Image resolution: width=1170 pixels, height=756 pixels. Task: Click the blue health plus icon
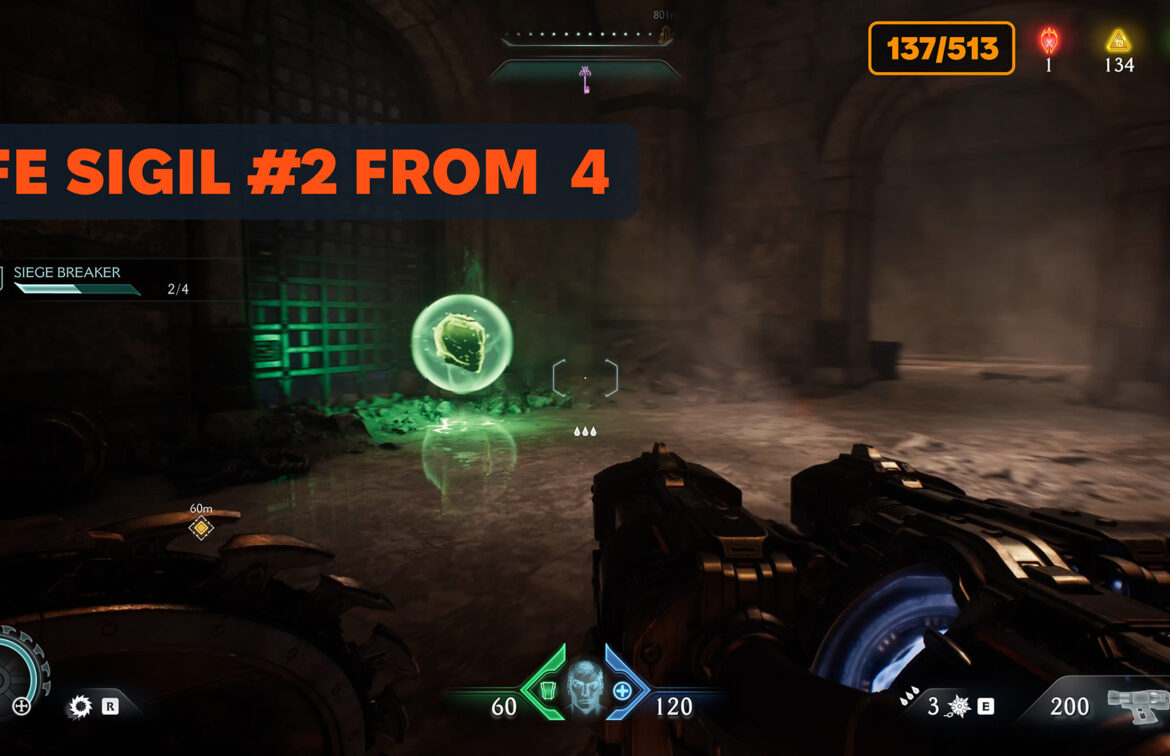(x=622, y=690)
